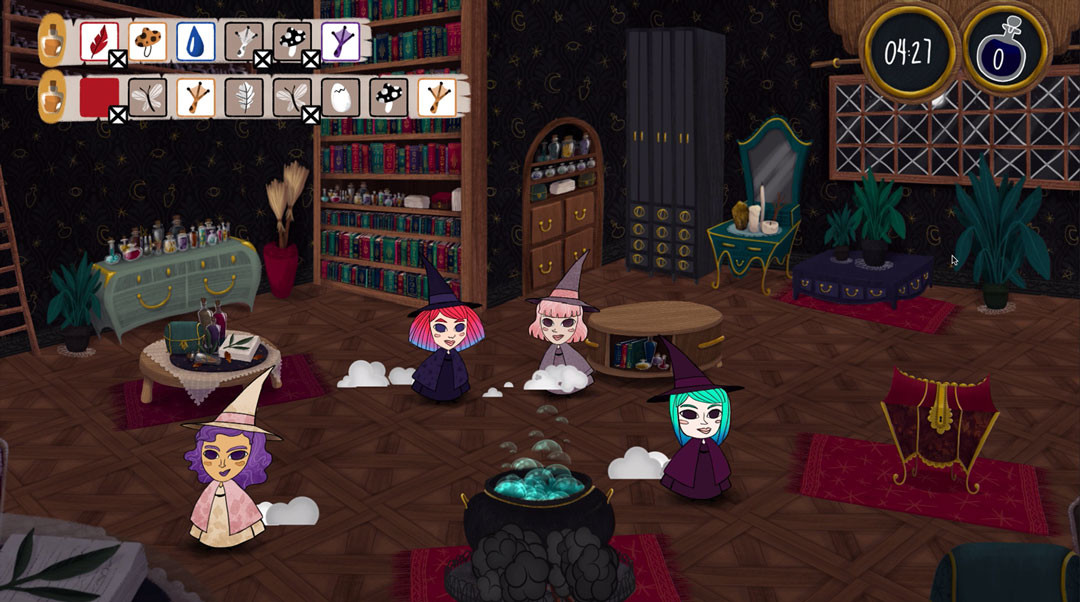1080x602 pixels.
Task: Click the purple bird foot ingredient
Action: (x=341, y=42)
